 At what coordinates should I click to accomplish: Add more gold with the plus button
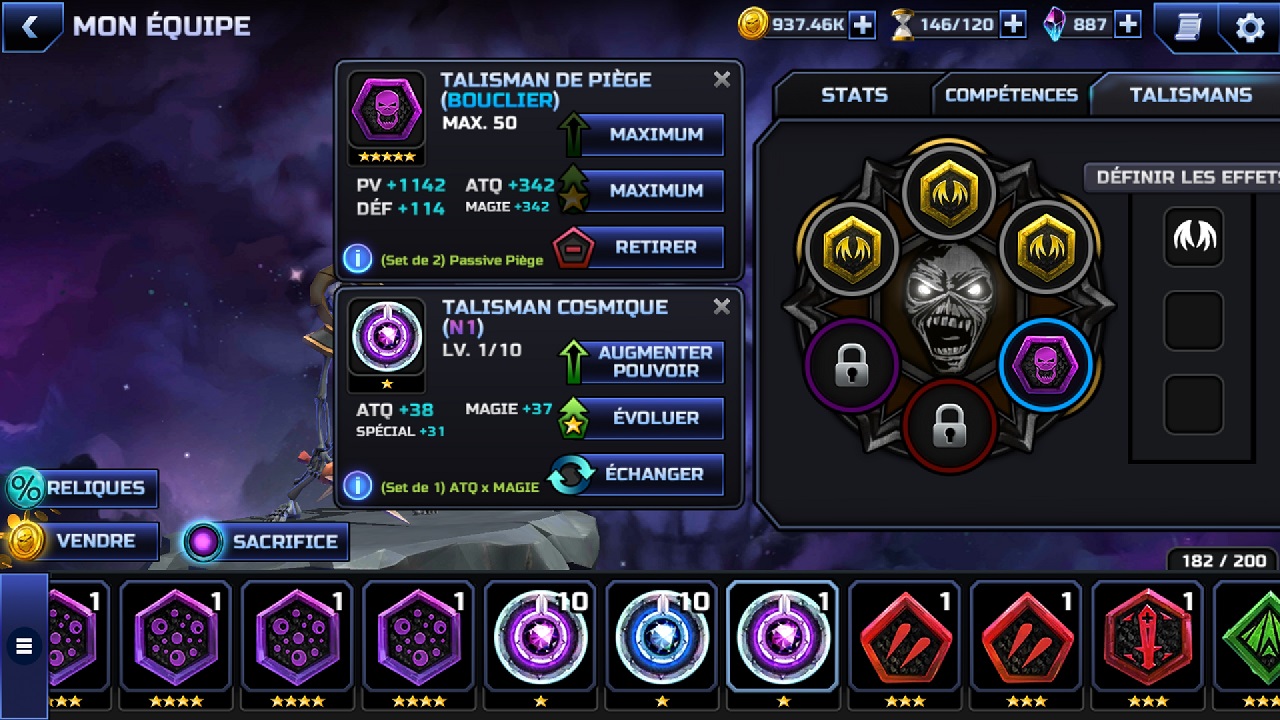point(862,25)
